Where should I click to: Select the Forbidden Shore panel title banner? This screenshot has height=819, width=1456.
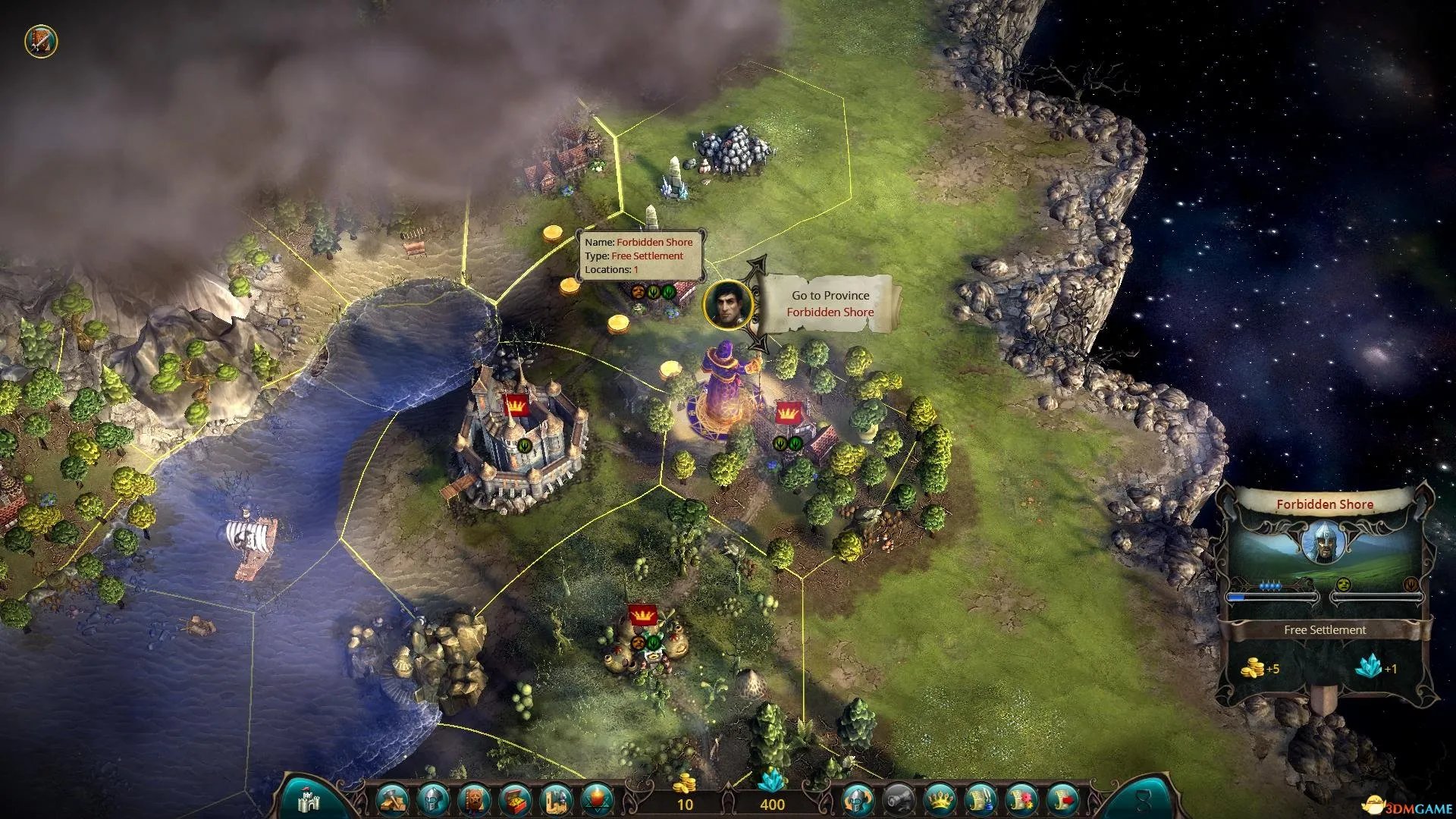point(1324,504)
